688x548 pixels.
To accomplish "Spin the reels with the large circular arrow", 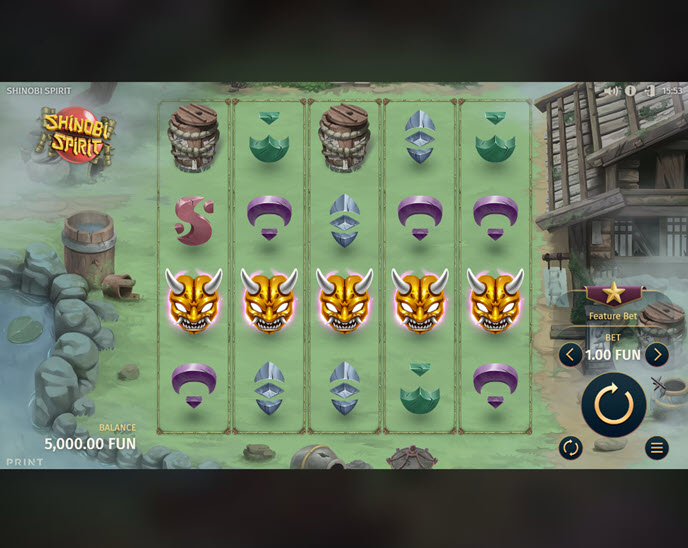I will (613, 405).
